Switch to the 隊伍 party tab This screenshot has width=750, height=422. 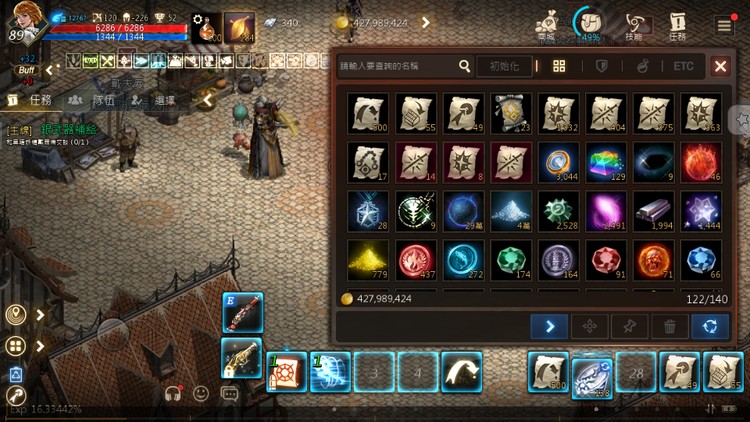click(x=93, y=100)
